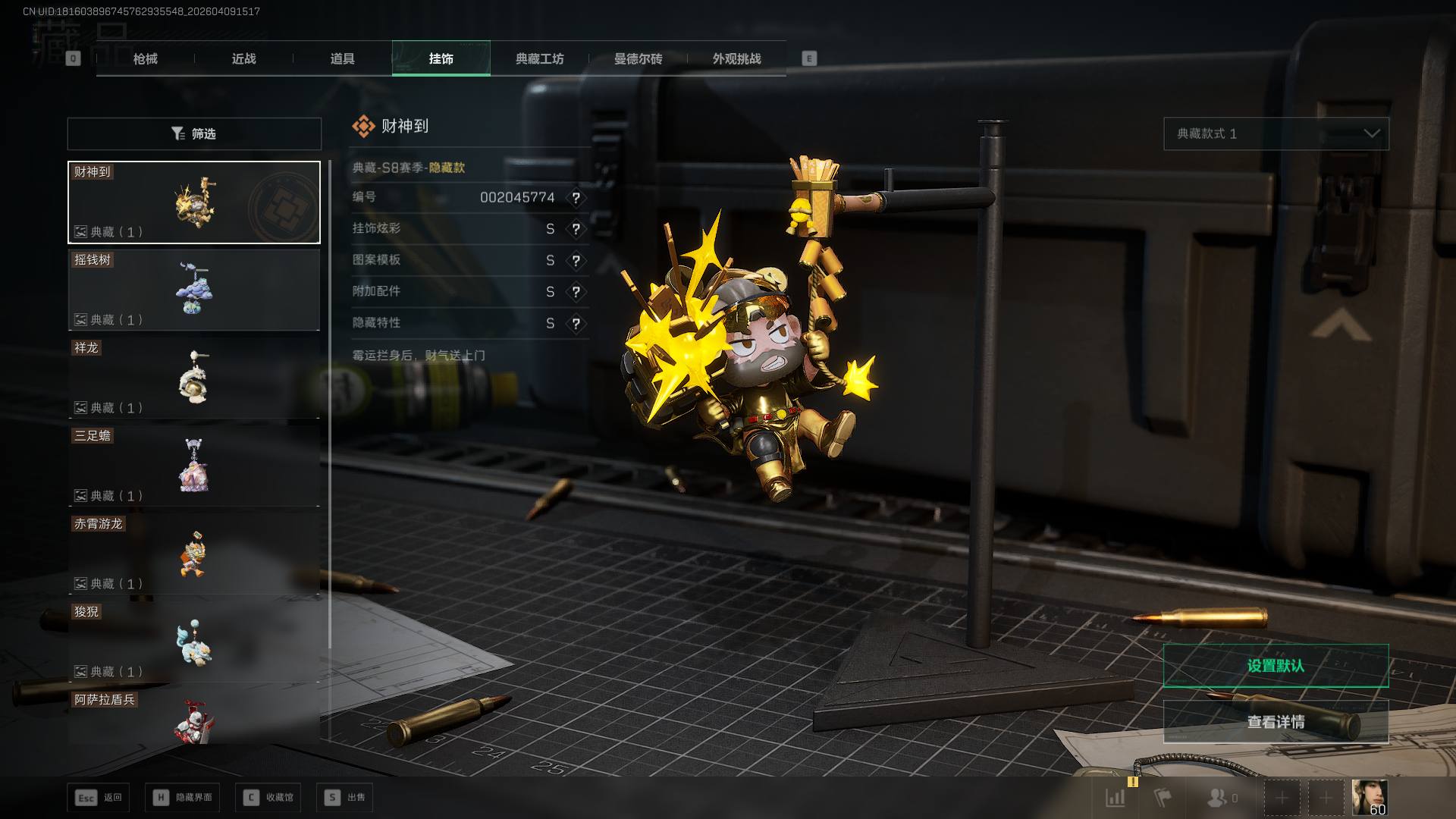The width and height of the screenshot is (1456, 819).
Task: Open 查看详情 for this charm
Action: tap(1276, 722)
